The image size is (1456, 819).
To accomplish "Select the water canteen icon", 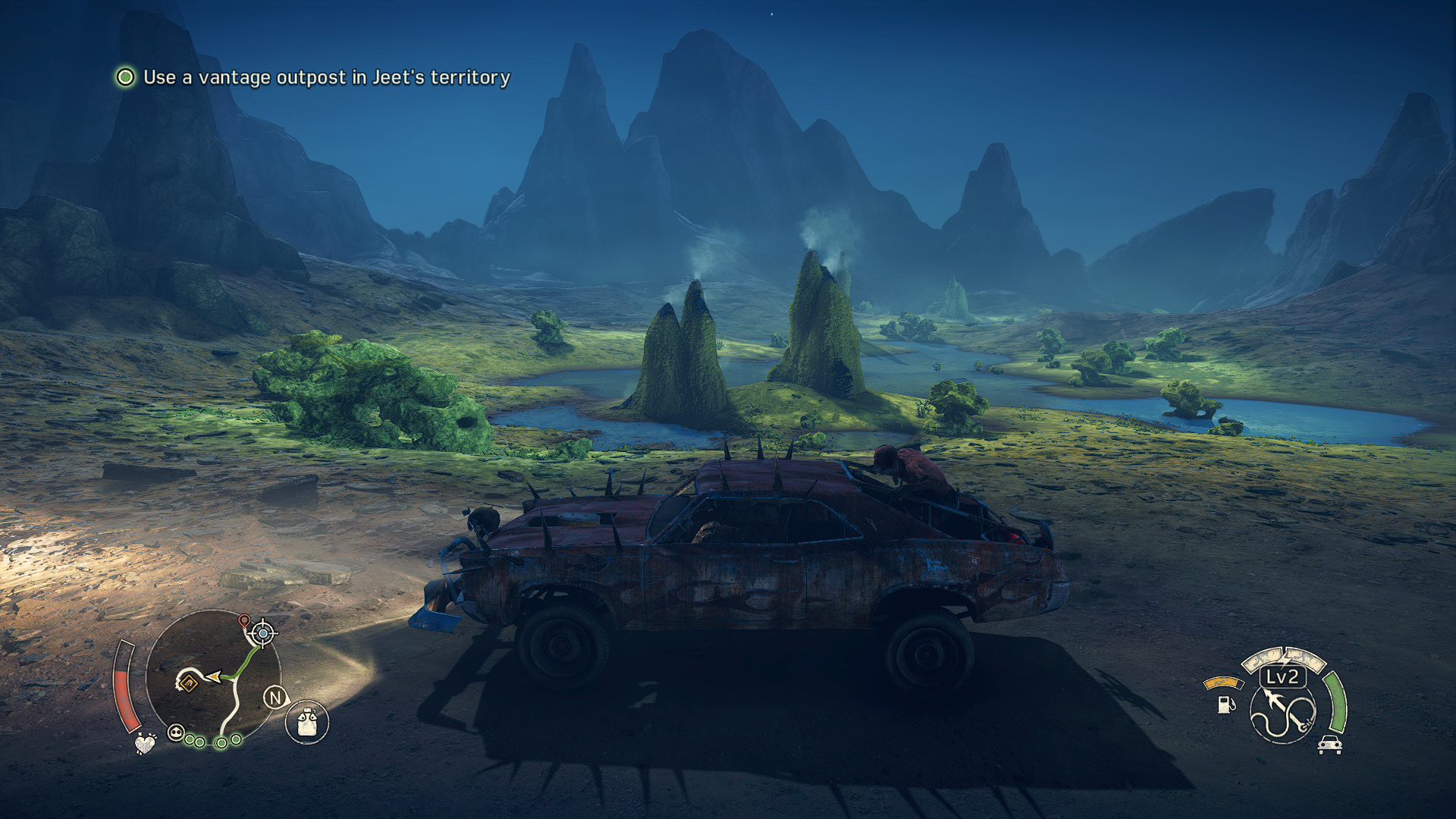I will pyautogui.click(x=307, y=721).
